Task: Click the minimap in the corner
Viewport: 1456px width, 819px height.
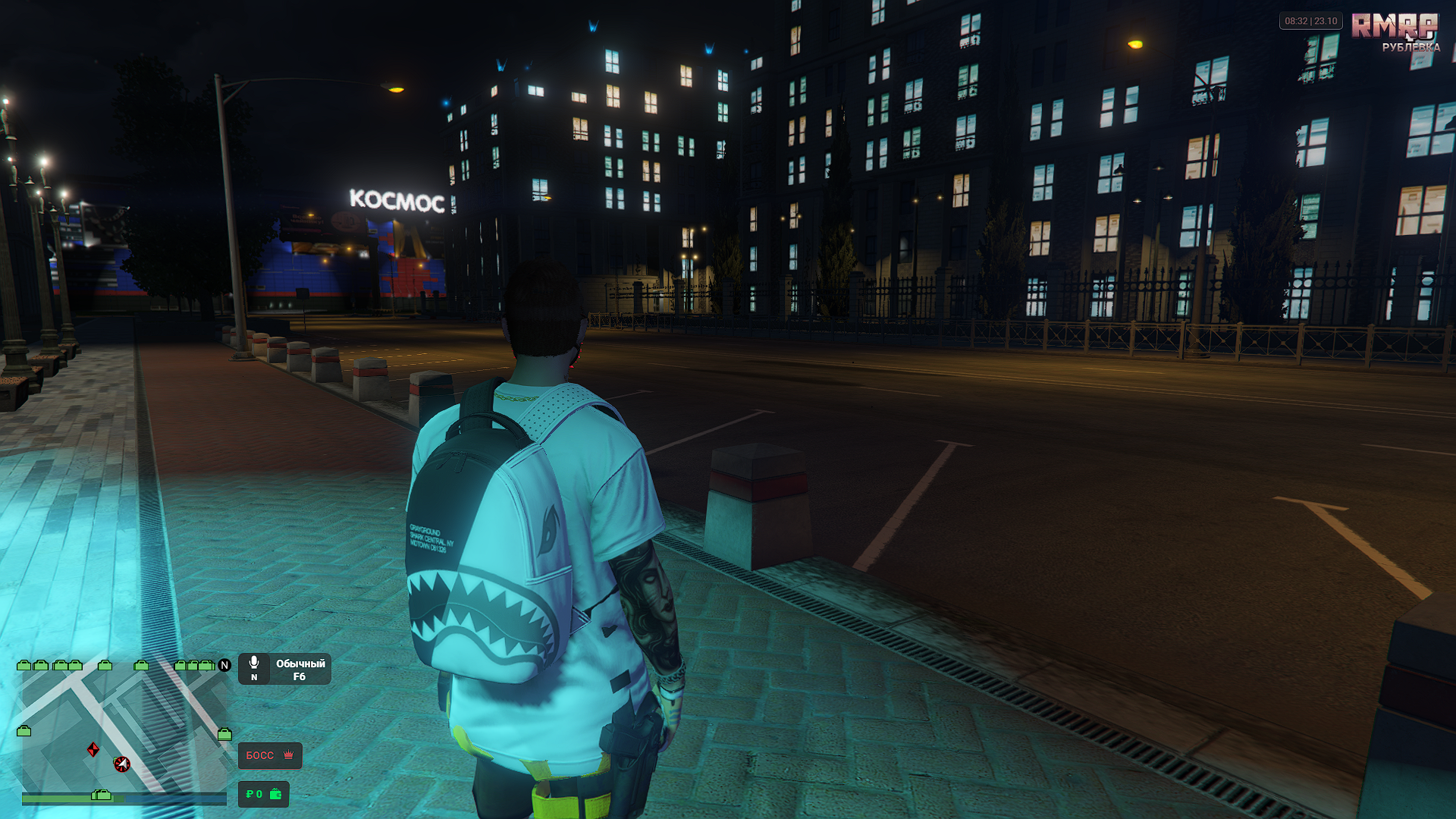Action: [x=125, y=728]
